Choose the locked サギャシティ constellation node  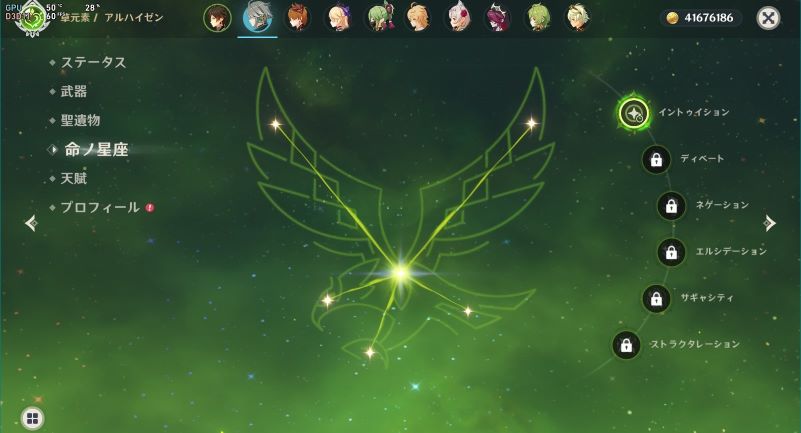656,298
